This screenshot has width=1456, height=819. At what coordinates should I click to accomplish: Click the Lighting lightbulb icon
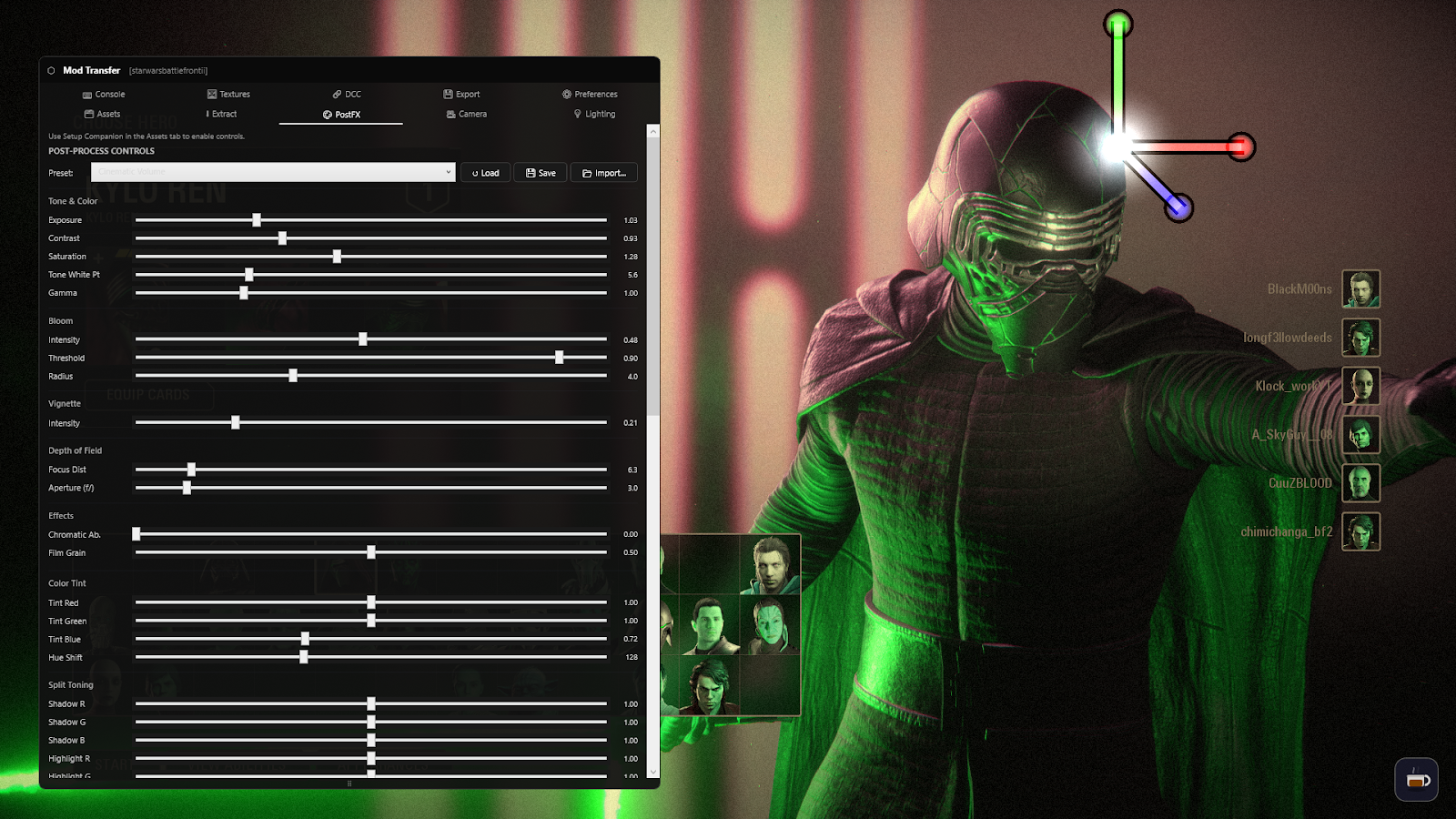click(578, 114)
